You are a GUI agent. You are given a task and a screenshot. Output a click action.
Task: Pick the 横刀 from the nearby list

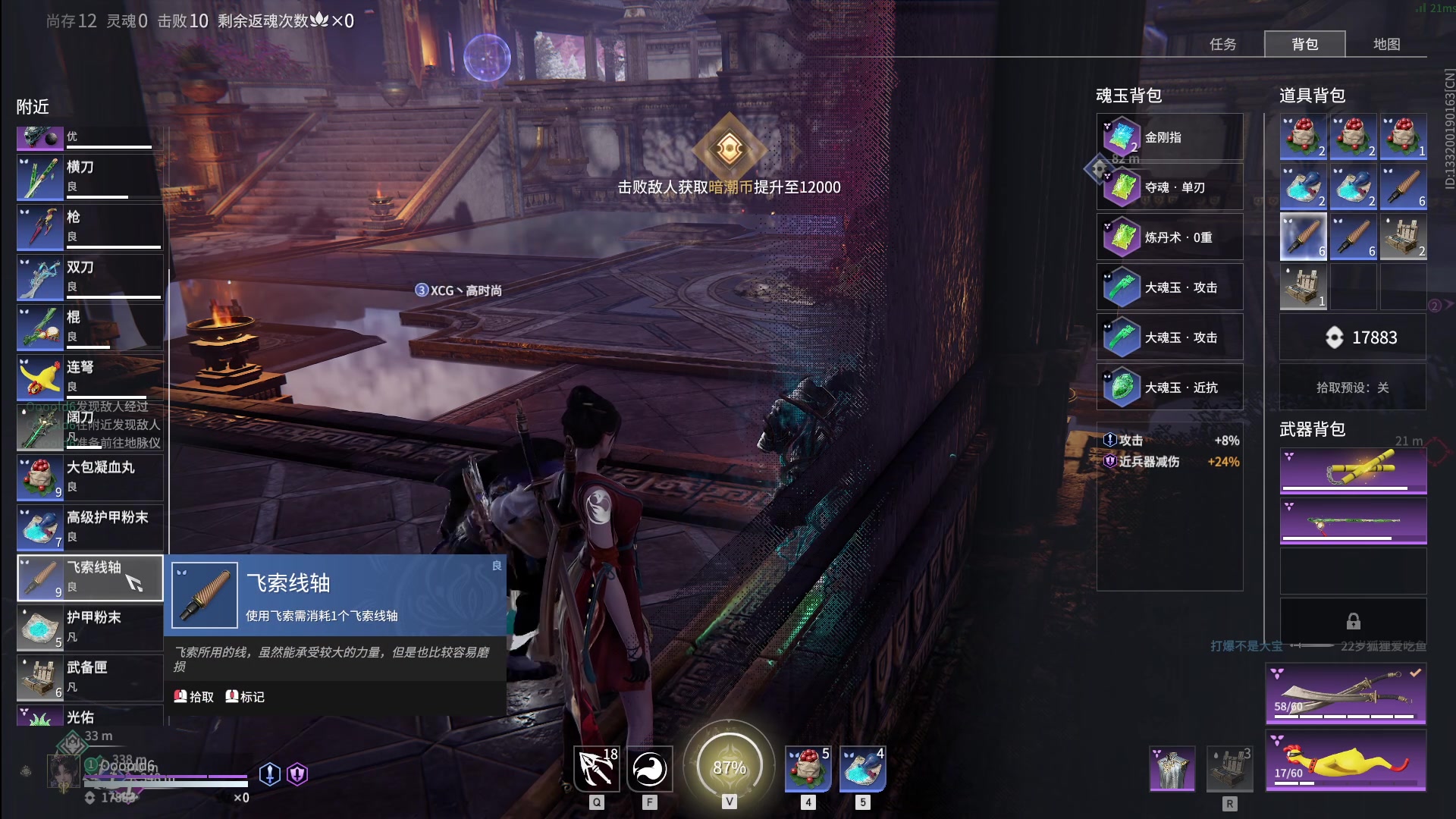89,177
